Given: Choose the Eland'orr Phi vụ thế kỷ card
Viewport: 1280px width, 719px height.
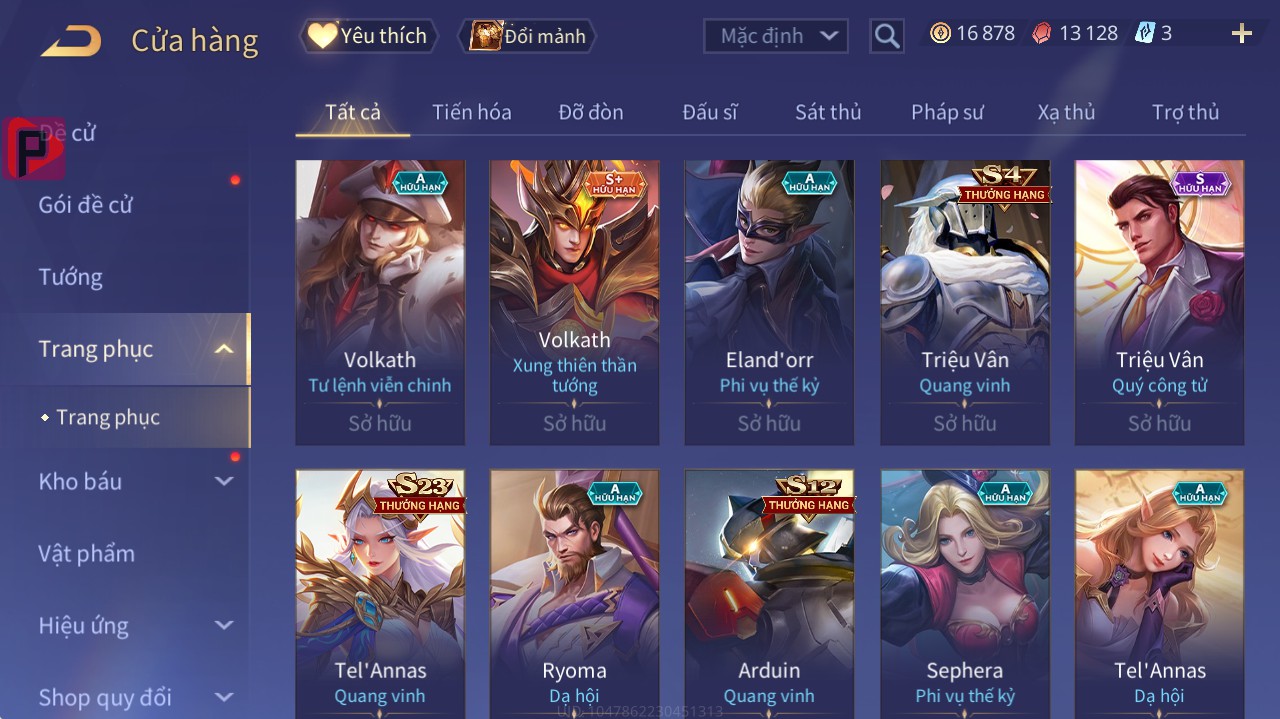Looking at the screenshot, I should click(x=769, y=302).
